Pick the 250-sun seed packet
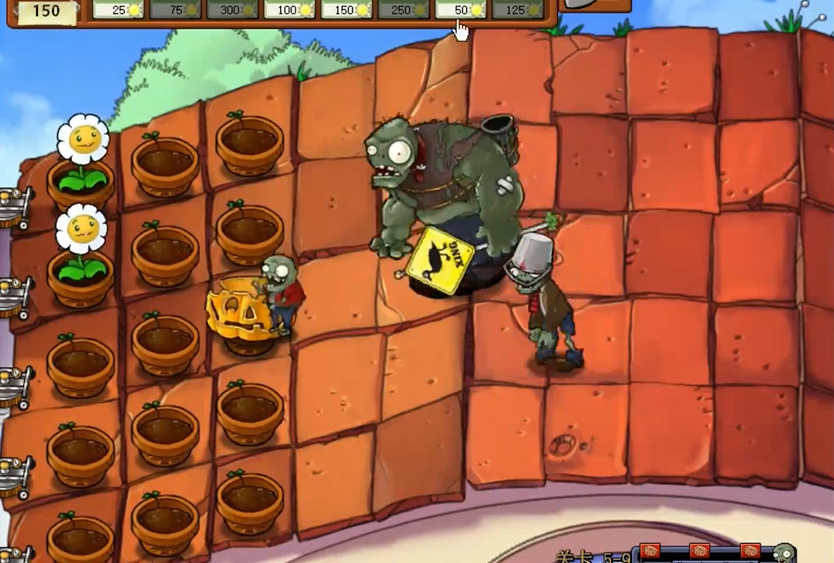 coord(404,10)
